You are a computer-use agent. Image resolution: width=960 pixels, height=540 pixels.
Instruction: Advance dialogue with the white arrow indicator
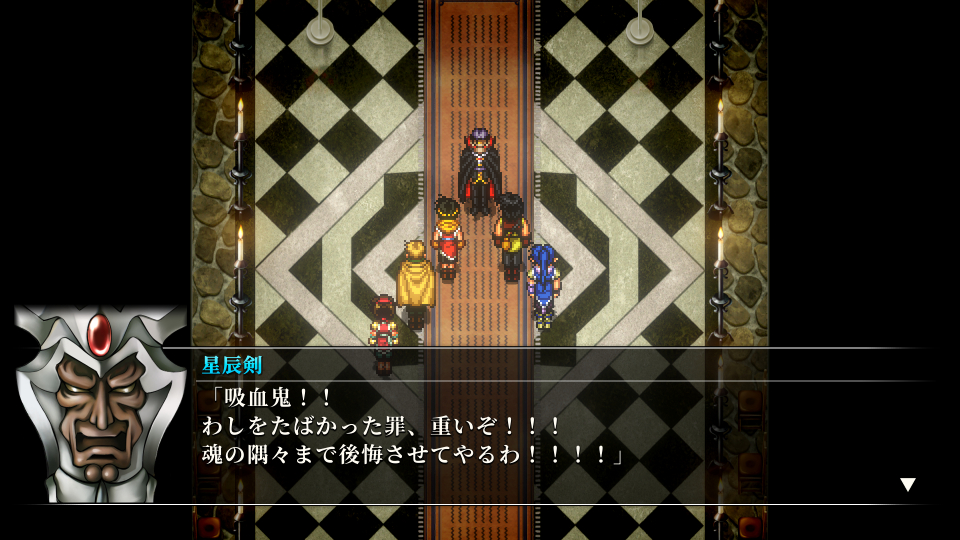pos(907,485)
